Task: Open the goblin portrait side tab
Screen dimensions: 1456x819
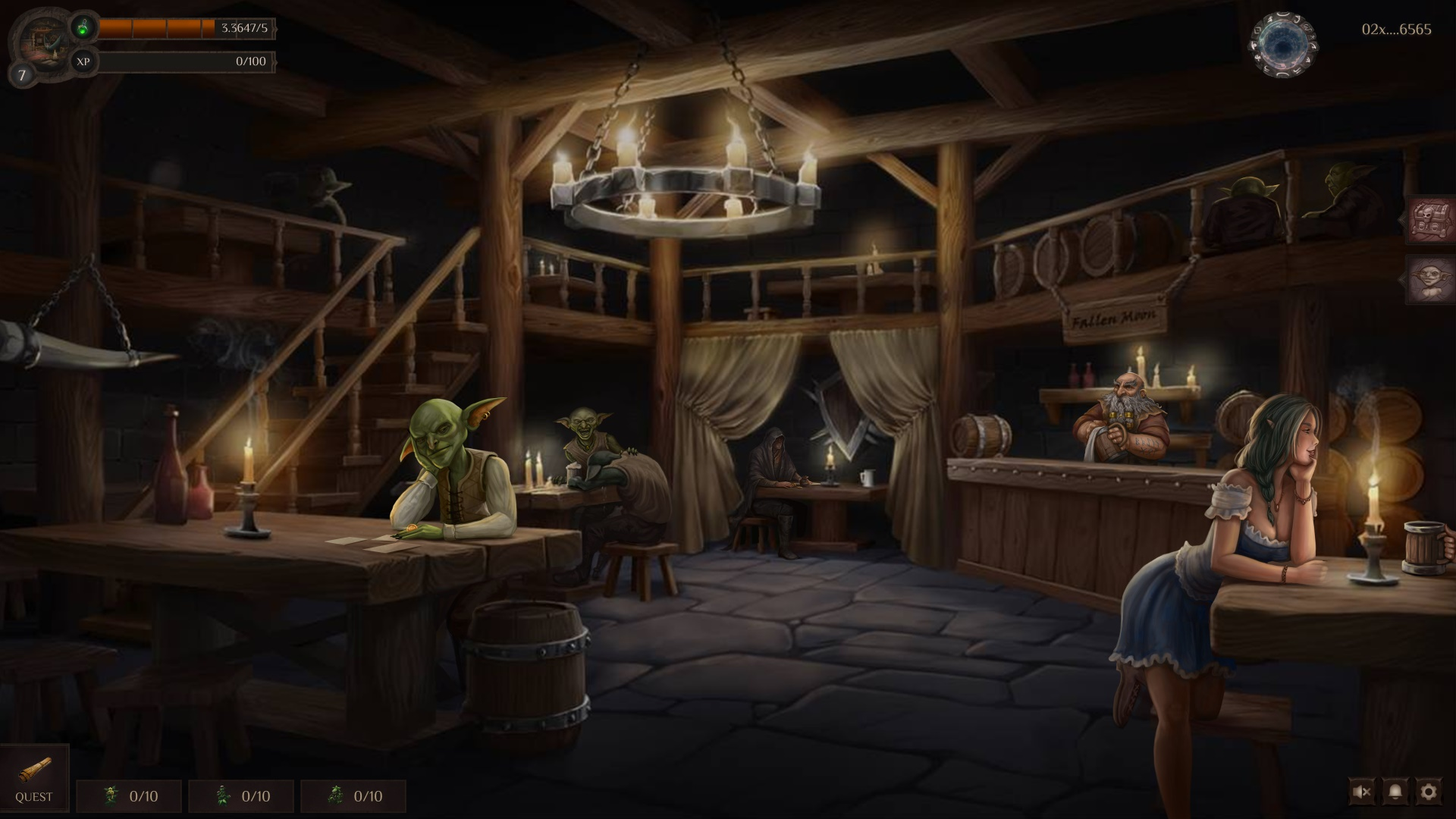Action: click(x=1430, y=279)
